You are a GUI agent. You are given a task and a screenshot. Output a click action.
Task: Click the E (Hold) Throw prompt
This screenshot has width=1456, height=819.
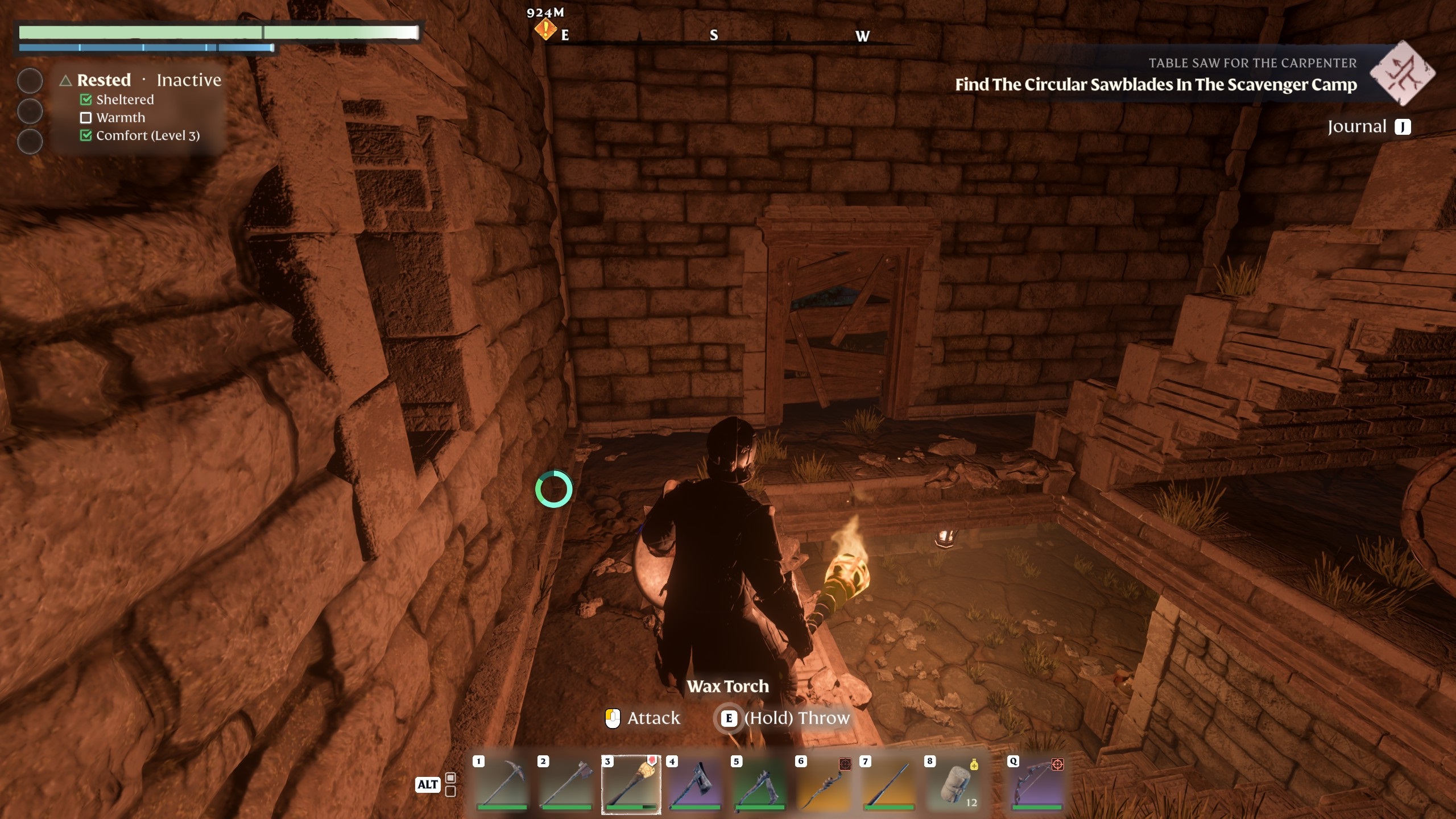coord(730,718)
